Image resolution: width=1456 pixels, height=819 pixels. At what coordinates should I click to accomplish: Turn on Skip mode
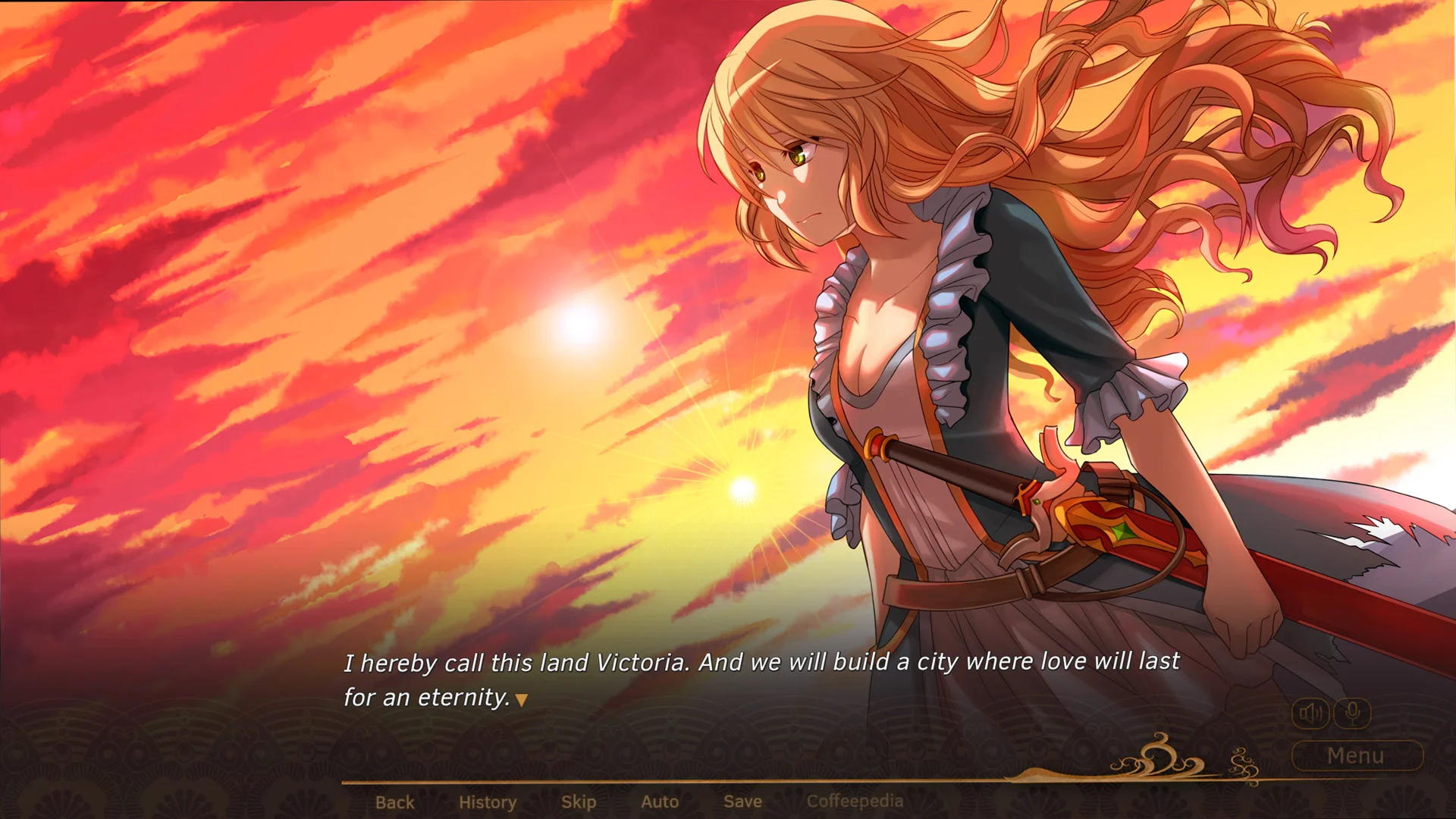[x=579, y=802]
